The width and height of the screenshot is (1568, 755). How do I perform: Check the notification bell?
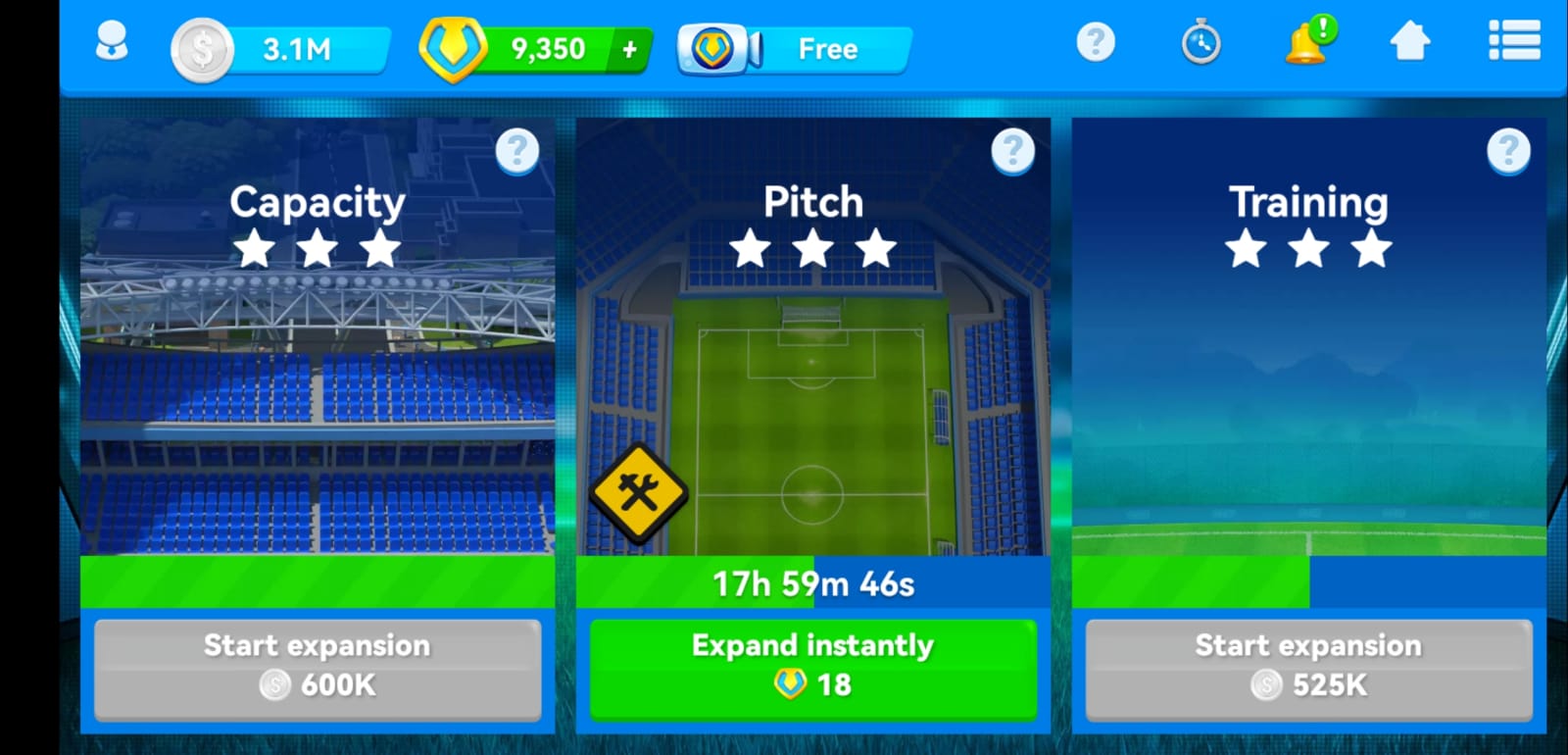click(1307, 43)
